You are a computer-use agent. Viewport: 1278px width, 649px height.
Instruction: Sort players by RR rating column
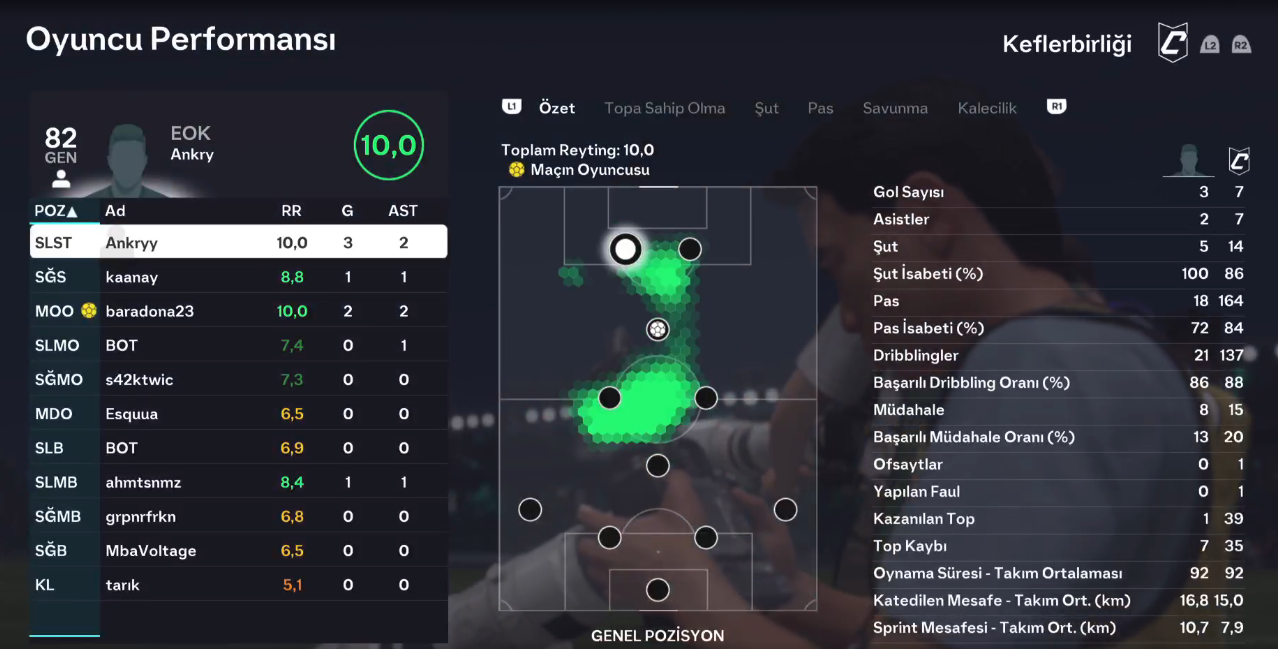pos(291,211)
